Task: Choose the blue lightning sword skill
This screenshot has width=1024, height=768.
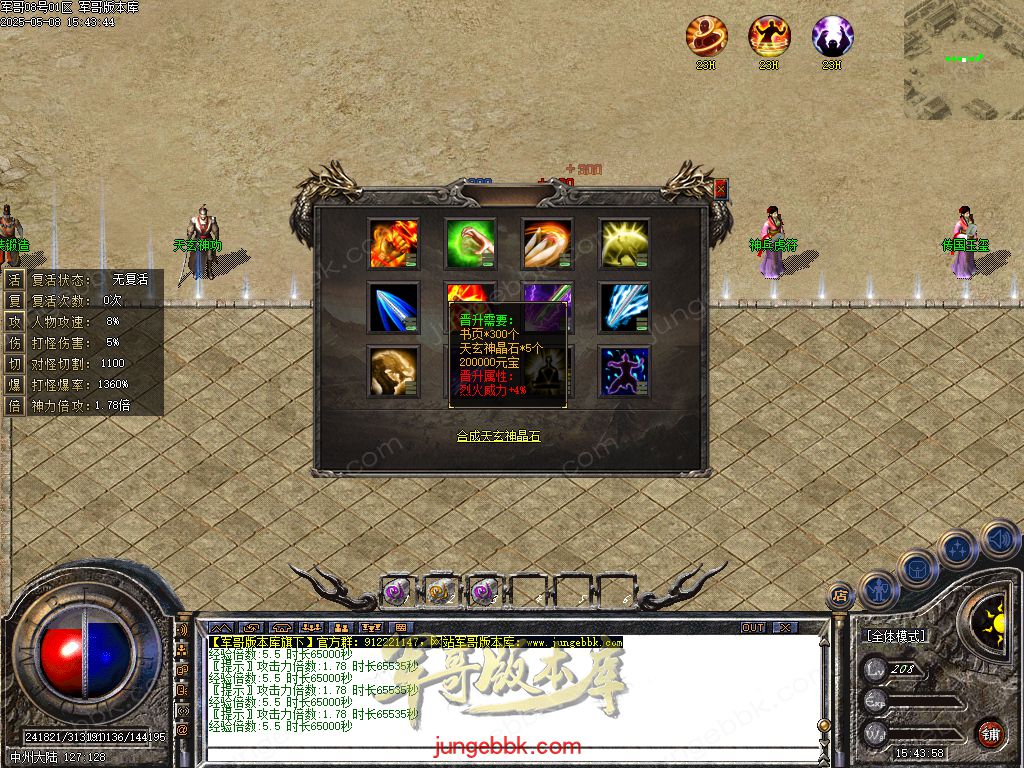Action: coord(624,307)
